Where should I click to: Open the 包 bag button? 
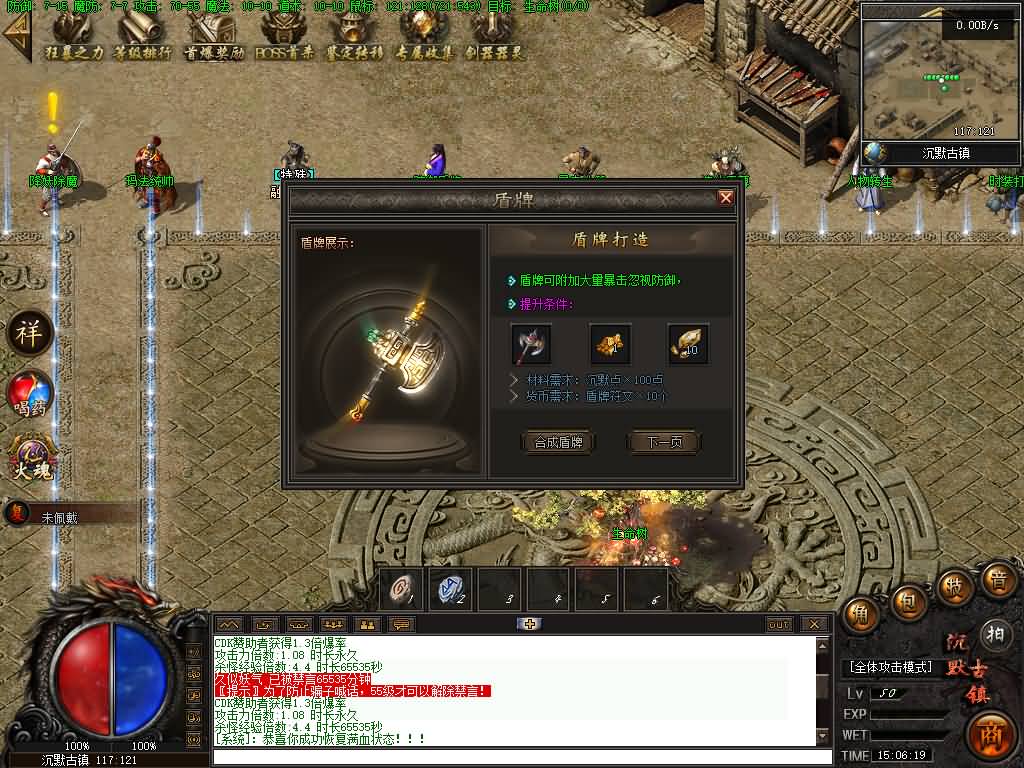pos(908,601)
